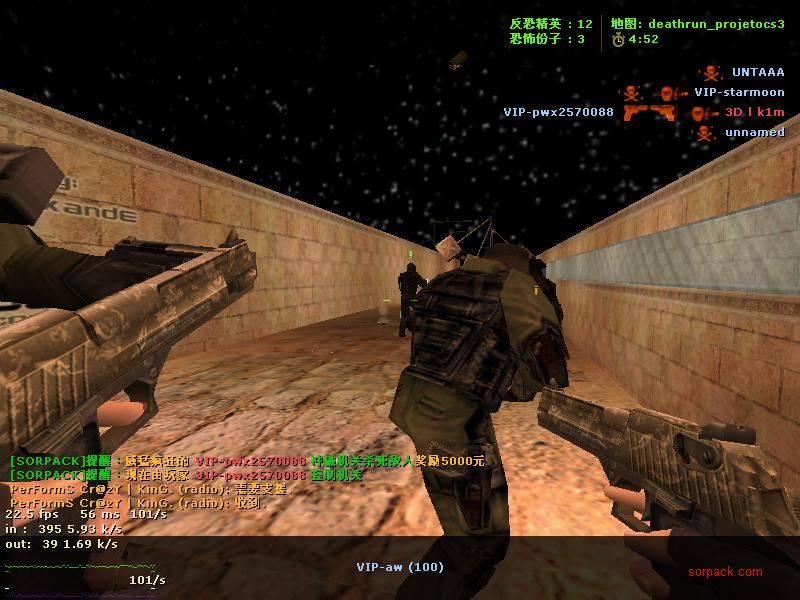The height and width of the screenshot is (600, 800).
Task: Click the pistol kill icon beside VIP-pwx2570088
Action: [x=635, y=113]
